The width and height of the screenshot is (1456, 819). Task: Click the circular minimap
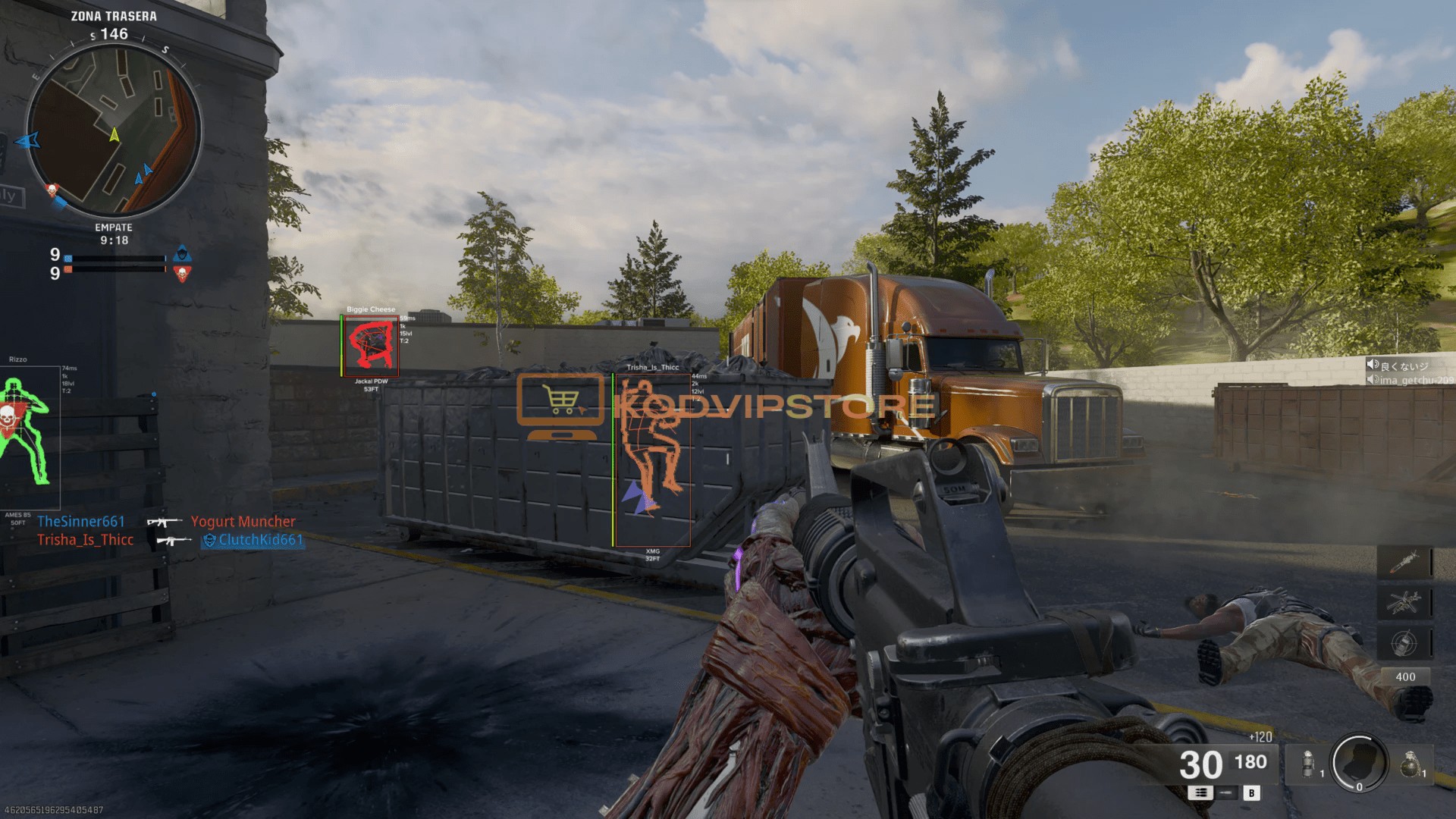coord(114,130)
